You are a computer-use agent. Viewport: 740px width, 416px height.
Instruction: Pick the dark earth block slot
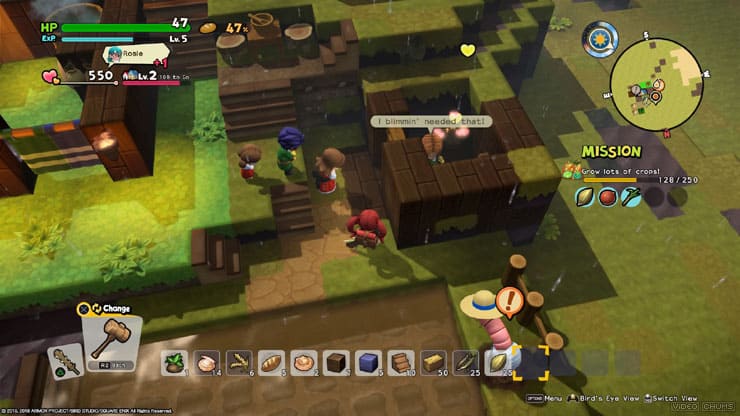tap(335, 362)
